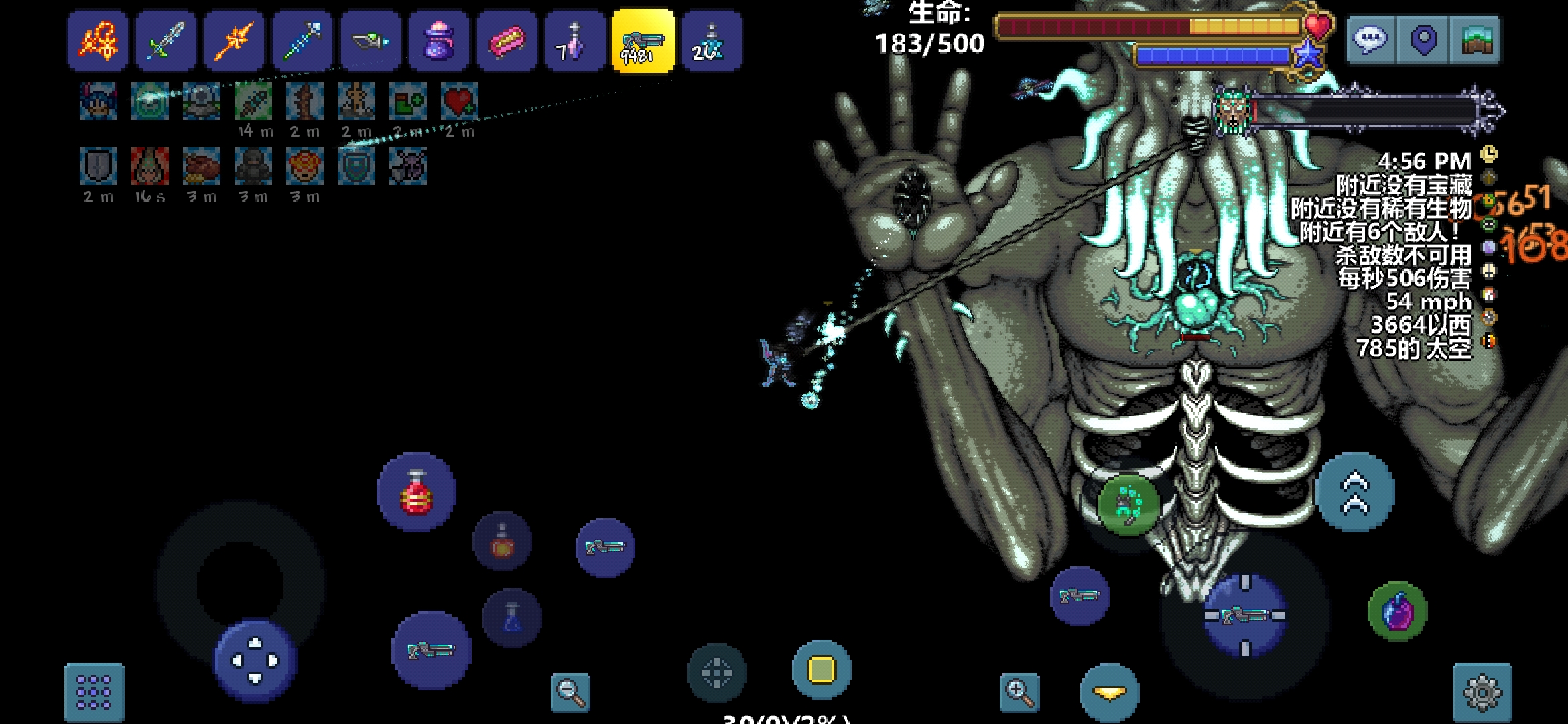1568x724 pixels.
Task: Tap the double-arrow jump button
Action: (x=1355, y=493)
